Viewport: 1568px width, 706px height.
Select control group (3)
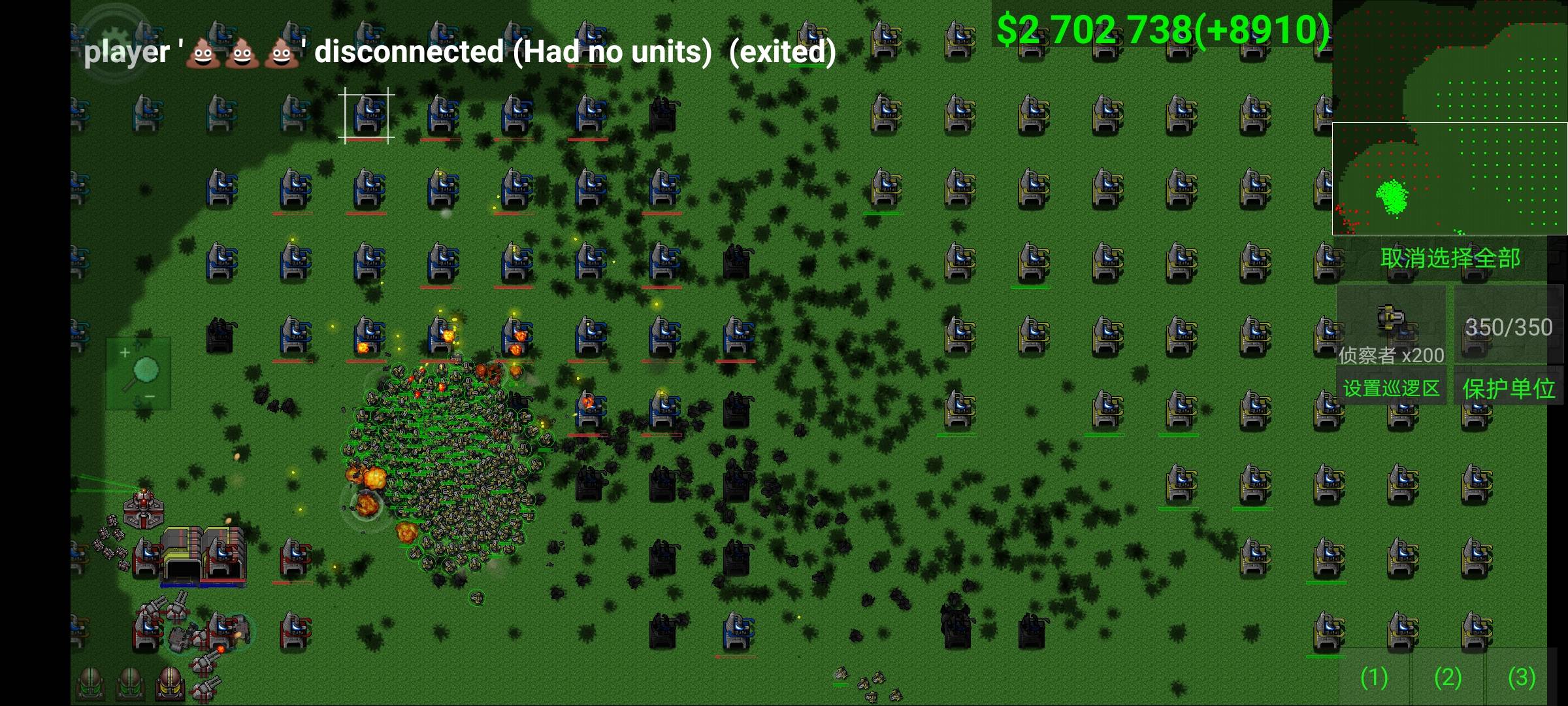tap(1521, 678)
